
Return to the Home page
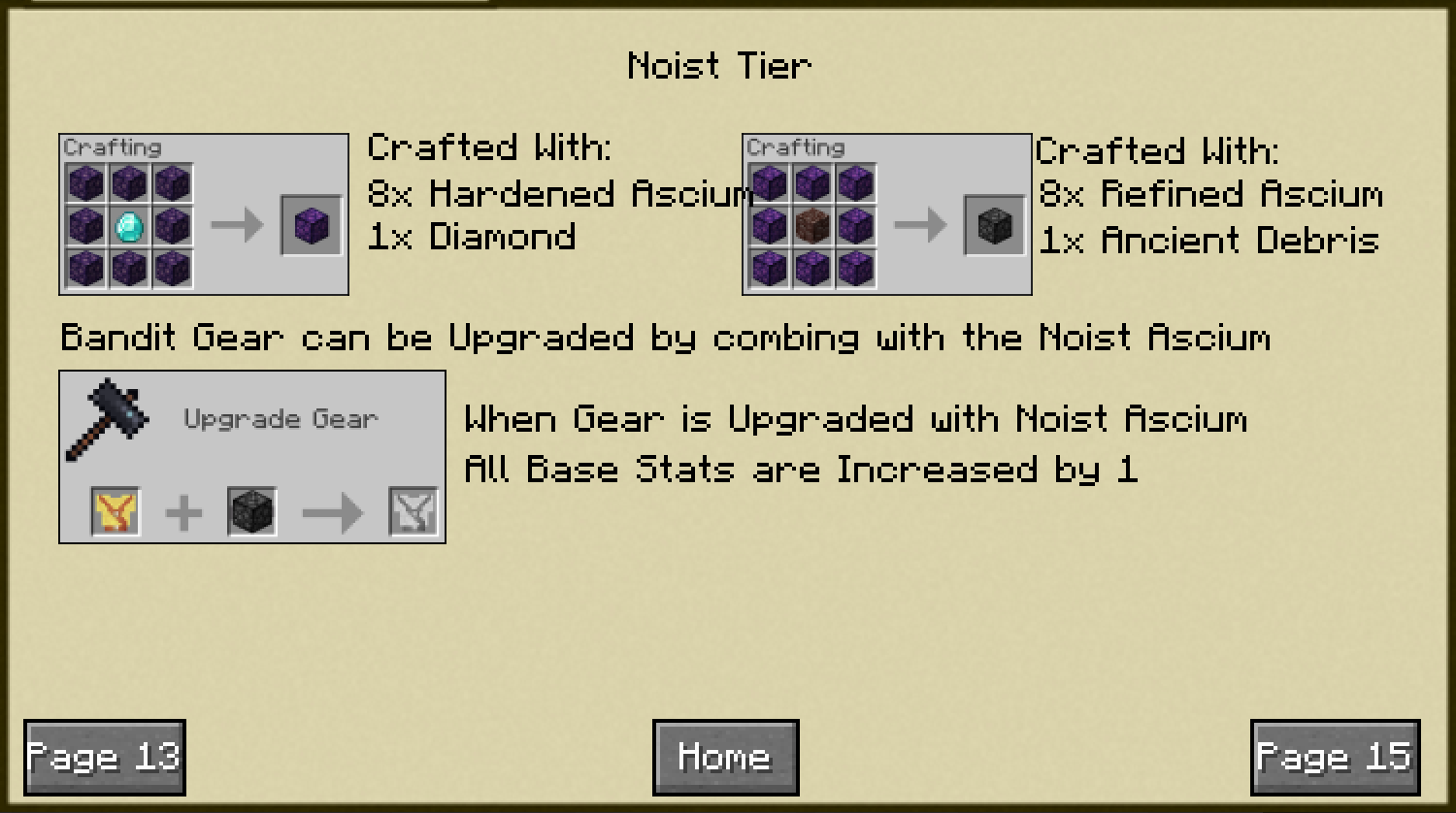tap(725, 757)
